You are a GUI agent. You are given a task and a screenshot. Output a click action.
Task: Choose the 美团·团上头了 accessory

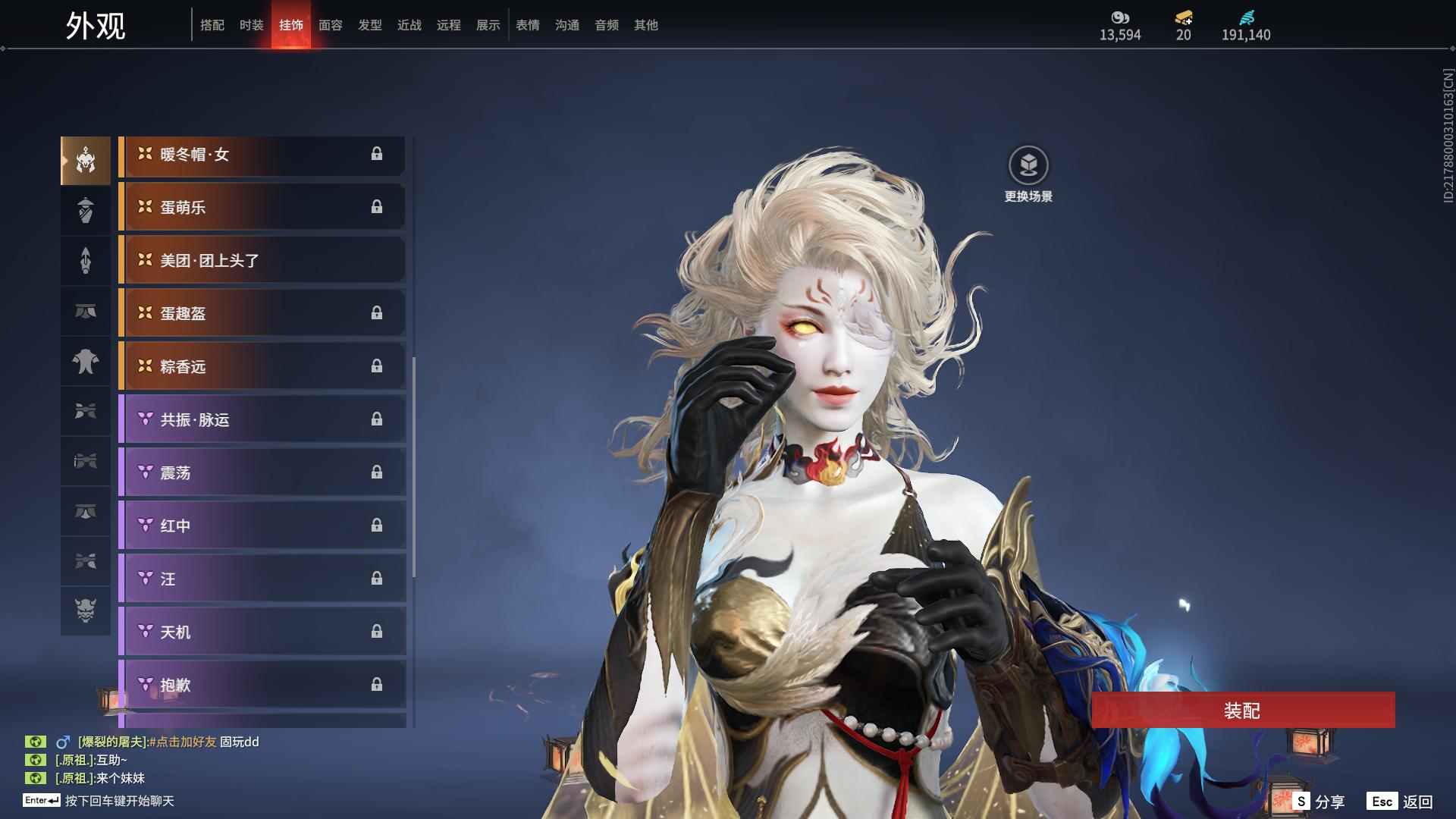(x=262, y=261)
